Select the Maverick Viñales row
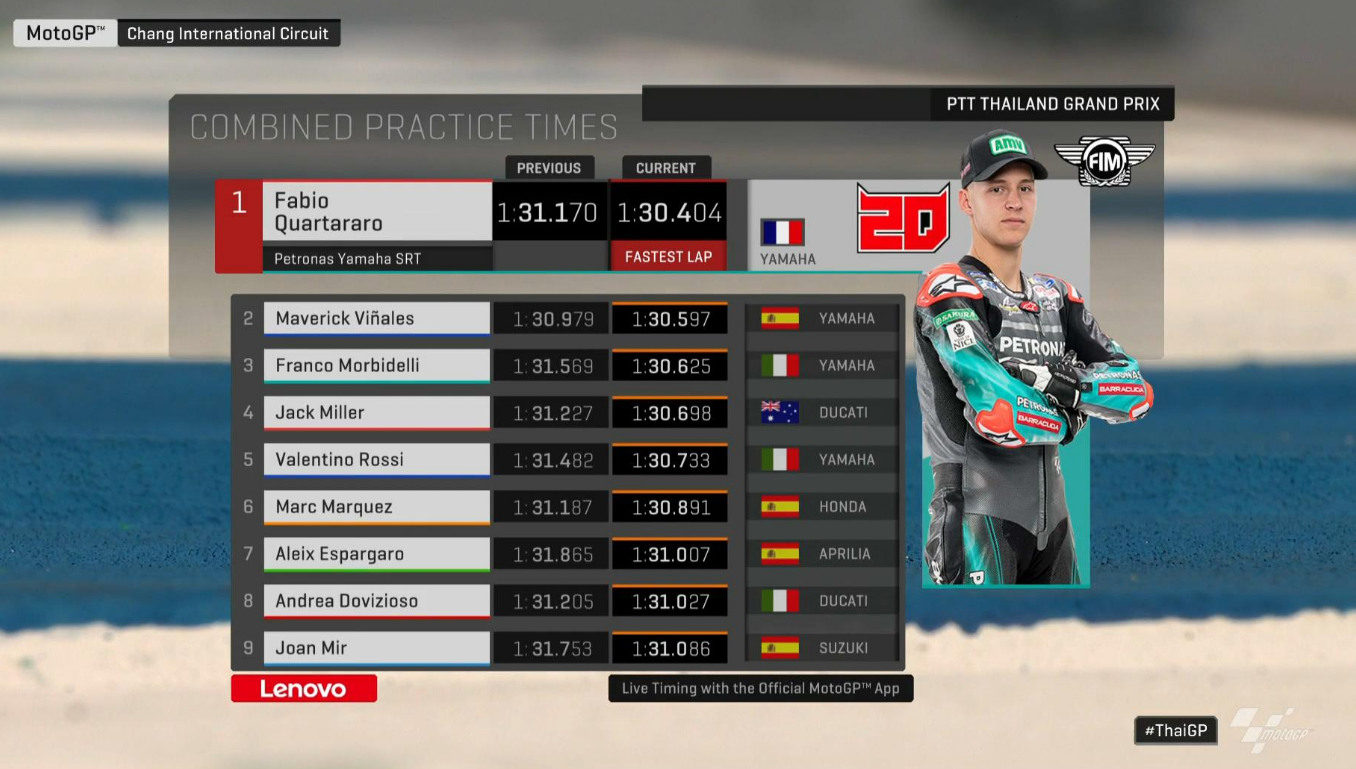This screenshot has width=1356, height=769. pyautogui.click(x=377, y=318)
